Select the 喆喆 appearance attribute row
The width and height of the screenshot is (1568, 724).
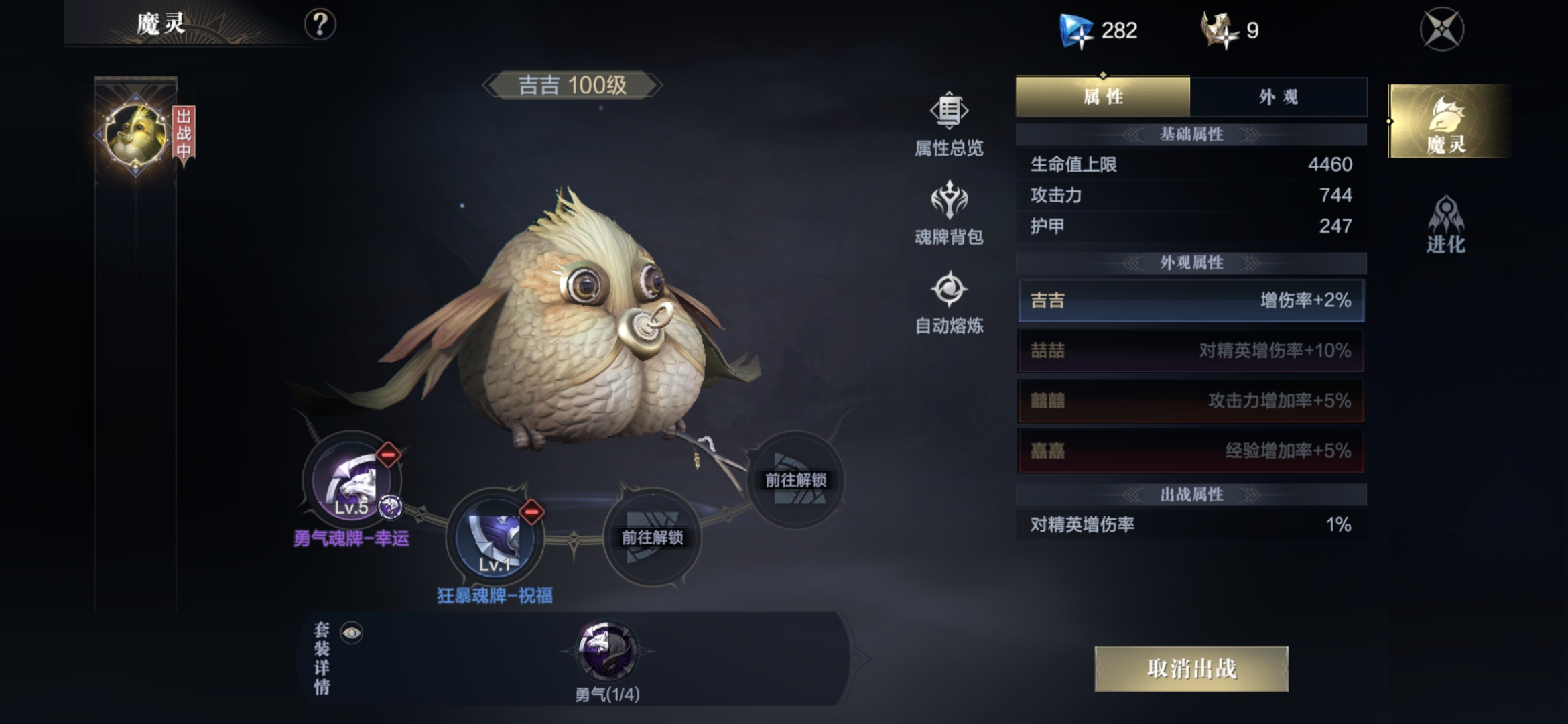pos(1191,351)
